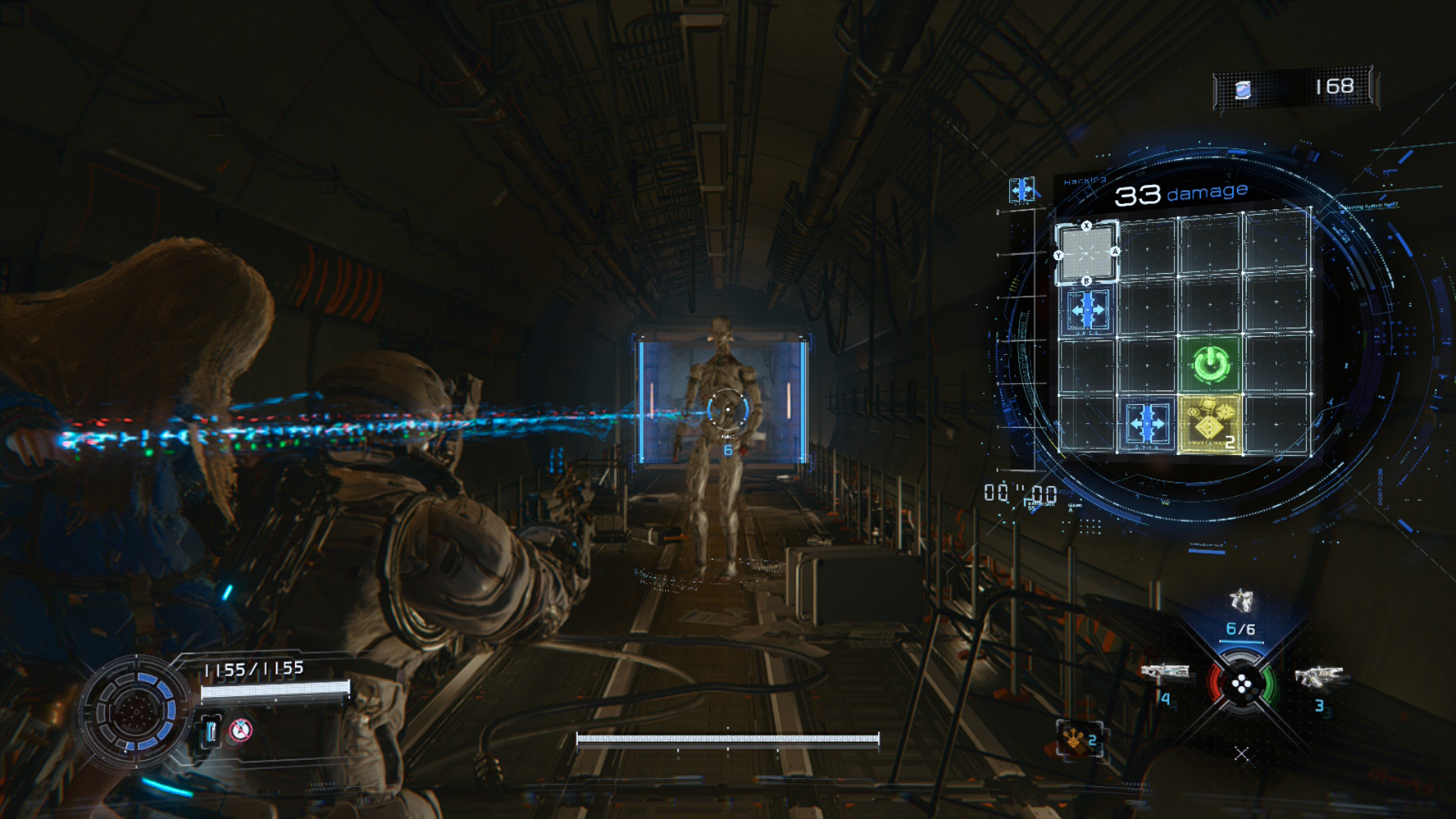Click the small blue arrows icon above the hacking grid
This screenshot has width=1456, height=819.
point(1021,190)
